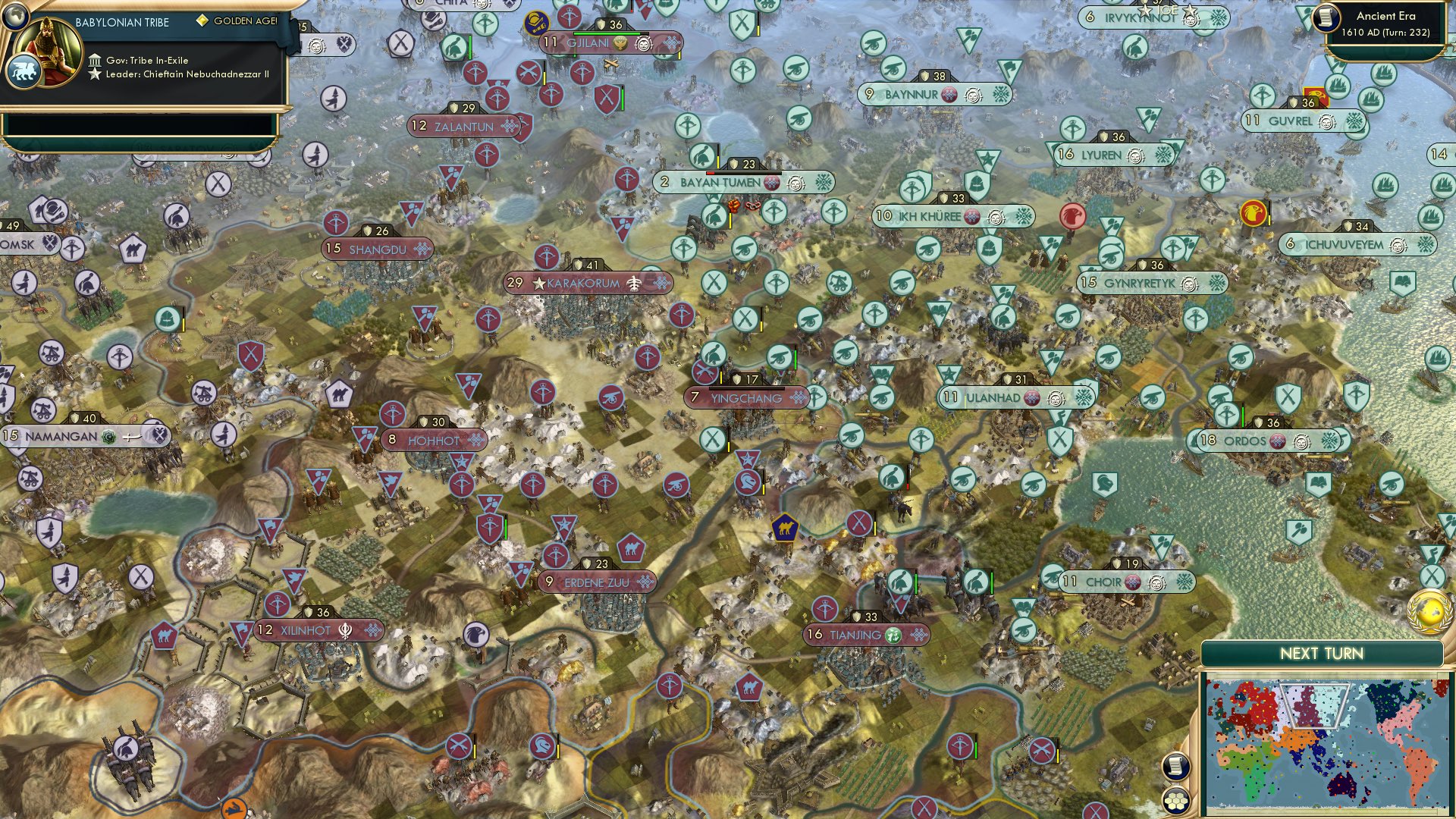Click the razing flames icon near Bayan Tumen
Image resolution: width=1456 pixels, height=819 pixels.
734,206
